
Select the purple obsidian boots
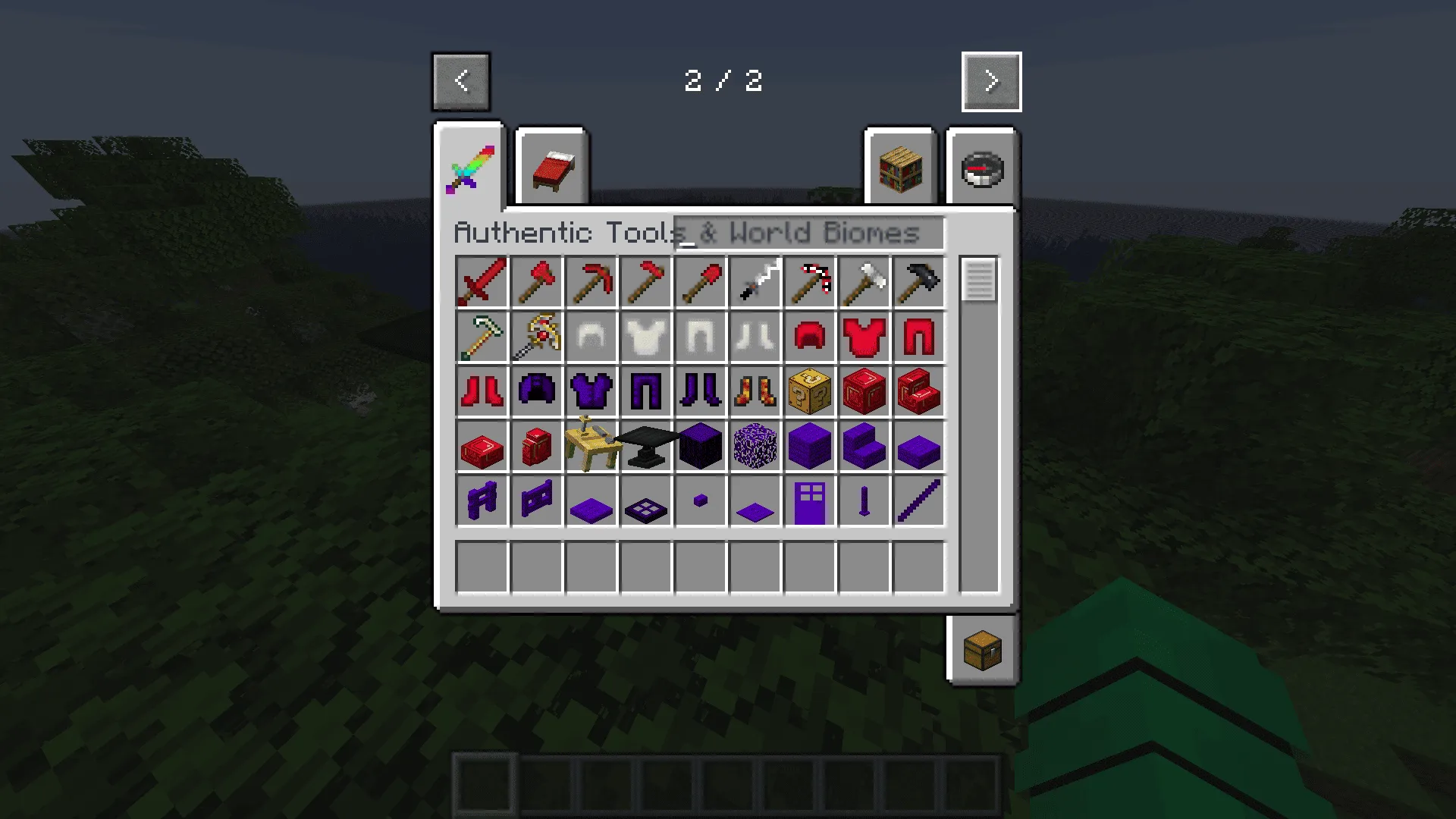point(700,391)
